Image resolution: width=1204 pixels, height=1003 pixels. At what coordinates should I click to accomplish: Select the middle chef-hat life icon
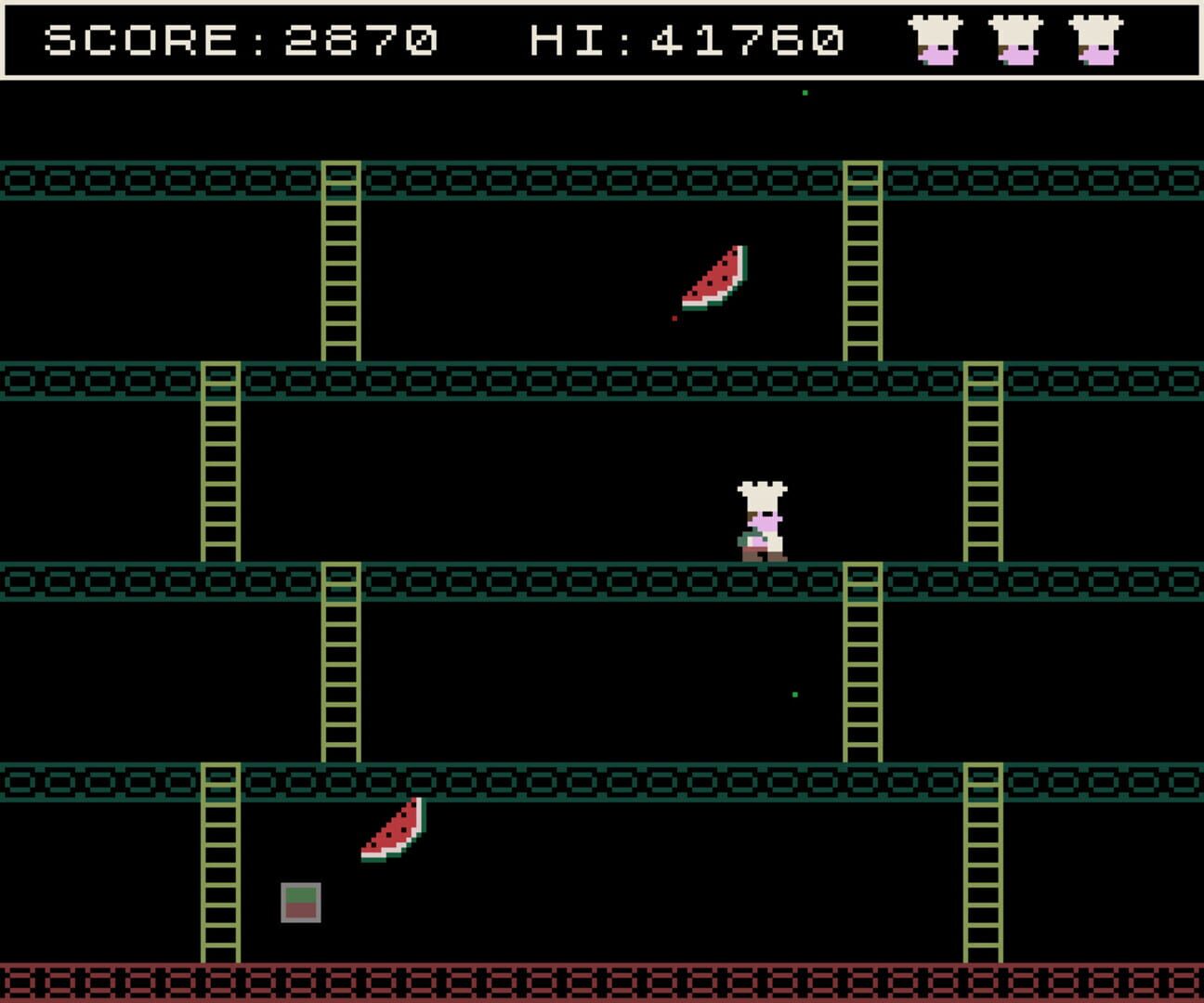[1019, 42]
